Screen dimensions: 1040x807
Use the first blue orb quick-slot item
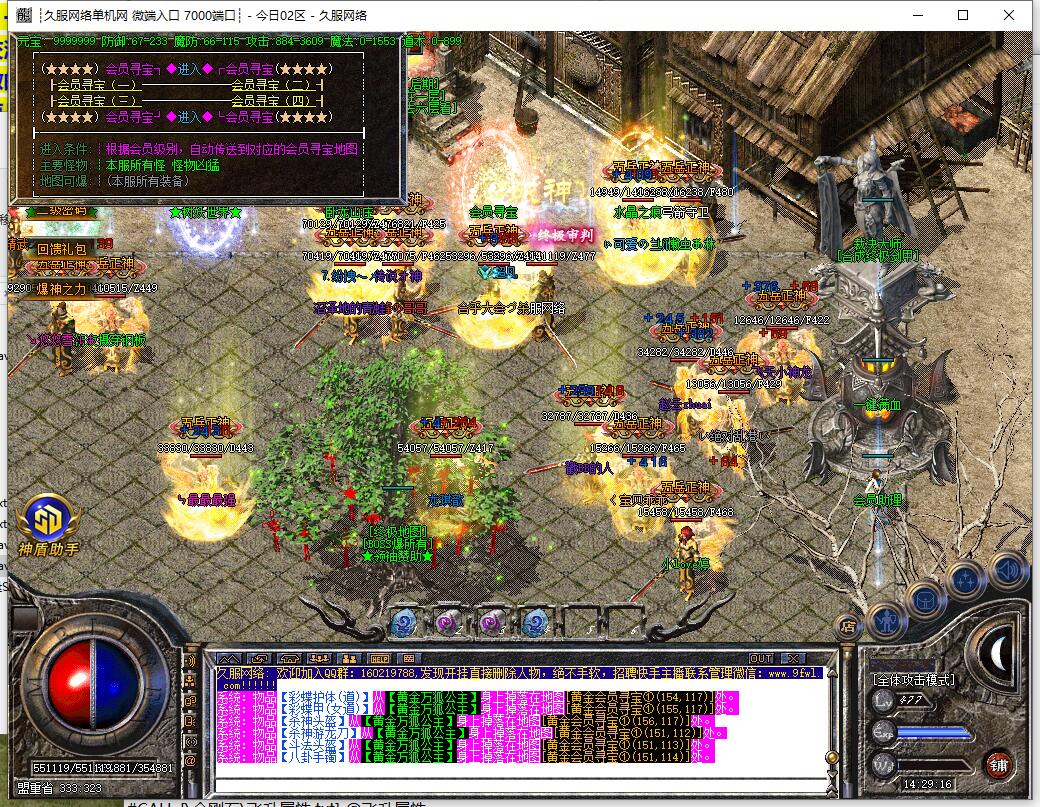[x=403, y=622]
